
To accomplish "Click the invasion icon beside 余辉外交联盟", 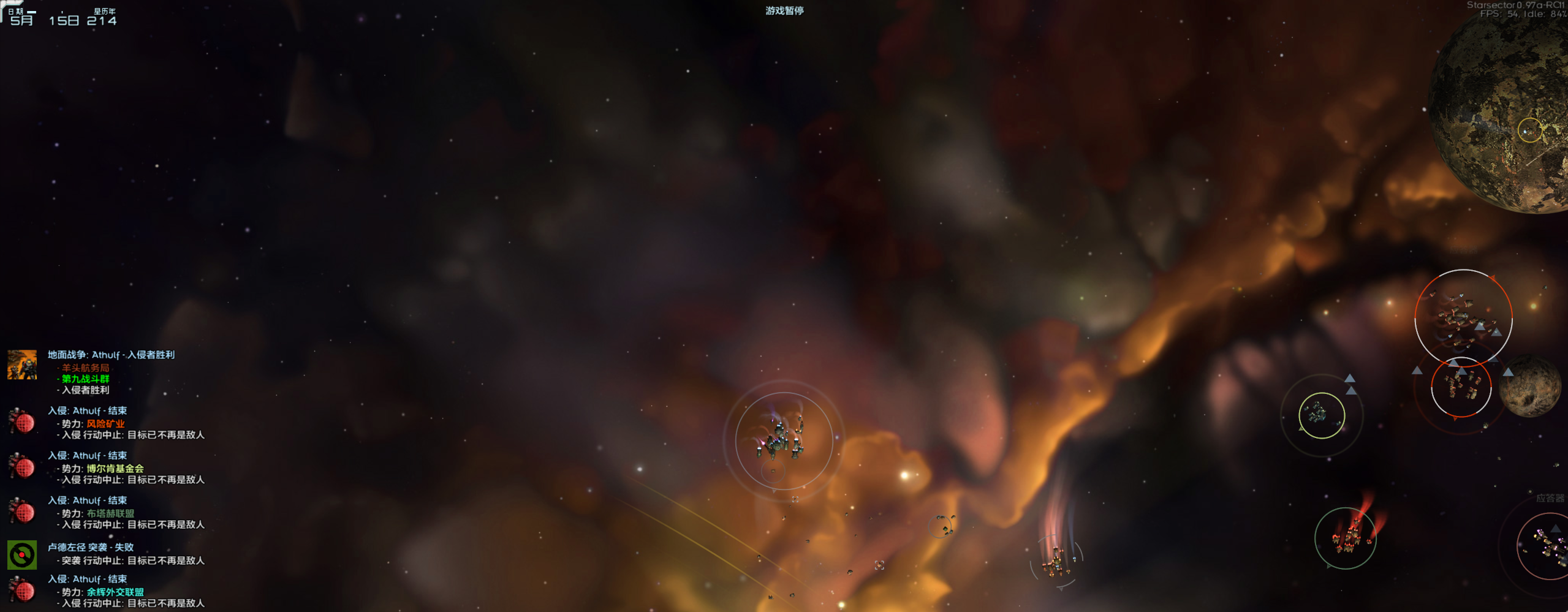I will point(21,591).
